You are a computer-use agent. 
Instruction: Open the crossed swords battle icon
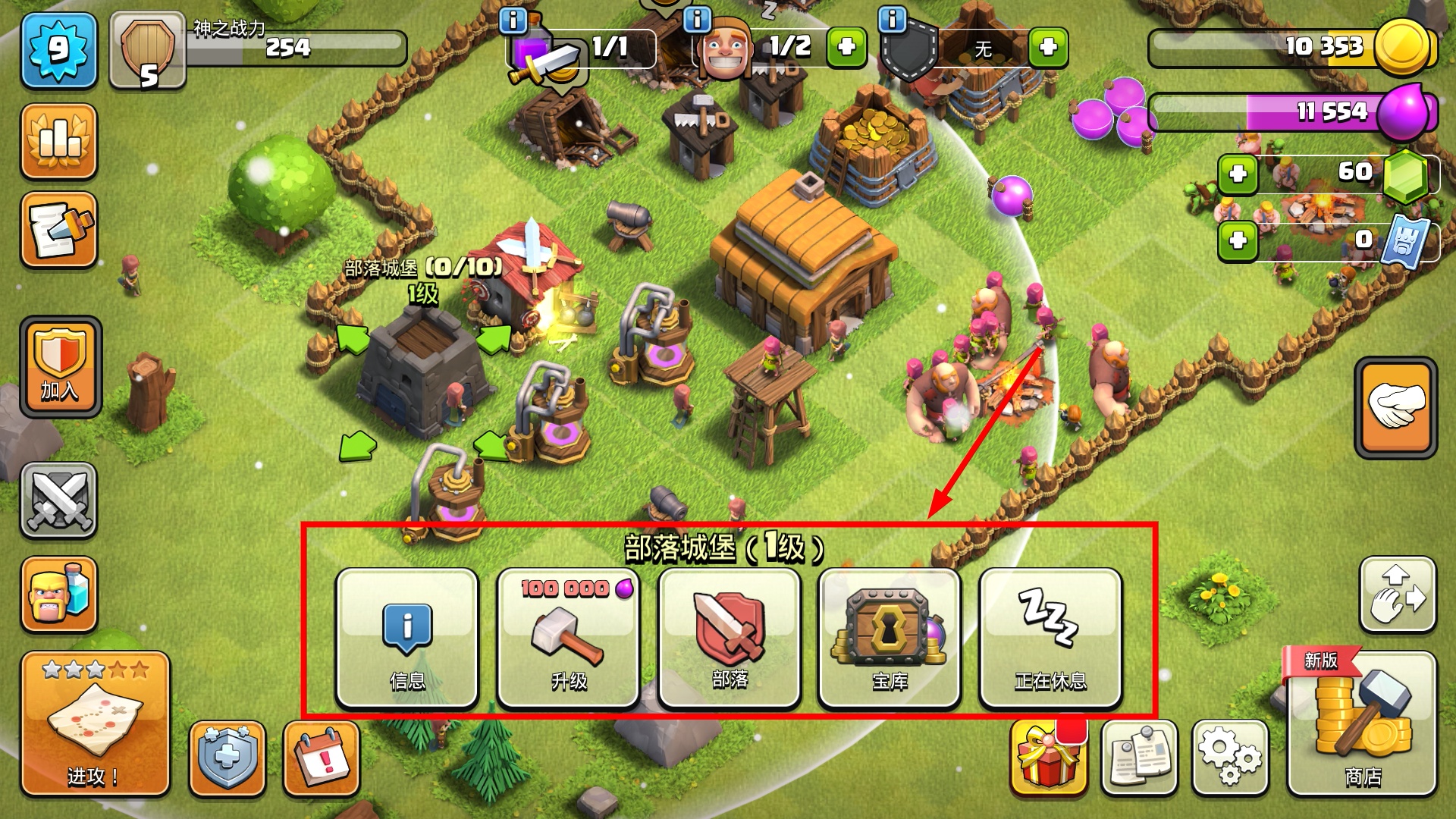tap(59, 500)
